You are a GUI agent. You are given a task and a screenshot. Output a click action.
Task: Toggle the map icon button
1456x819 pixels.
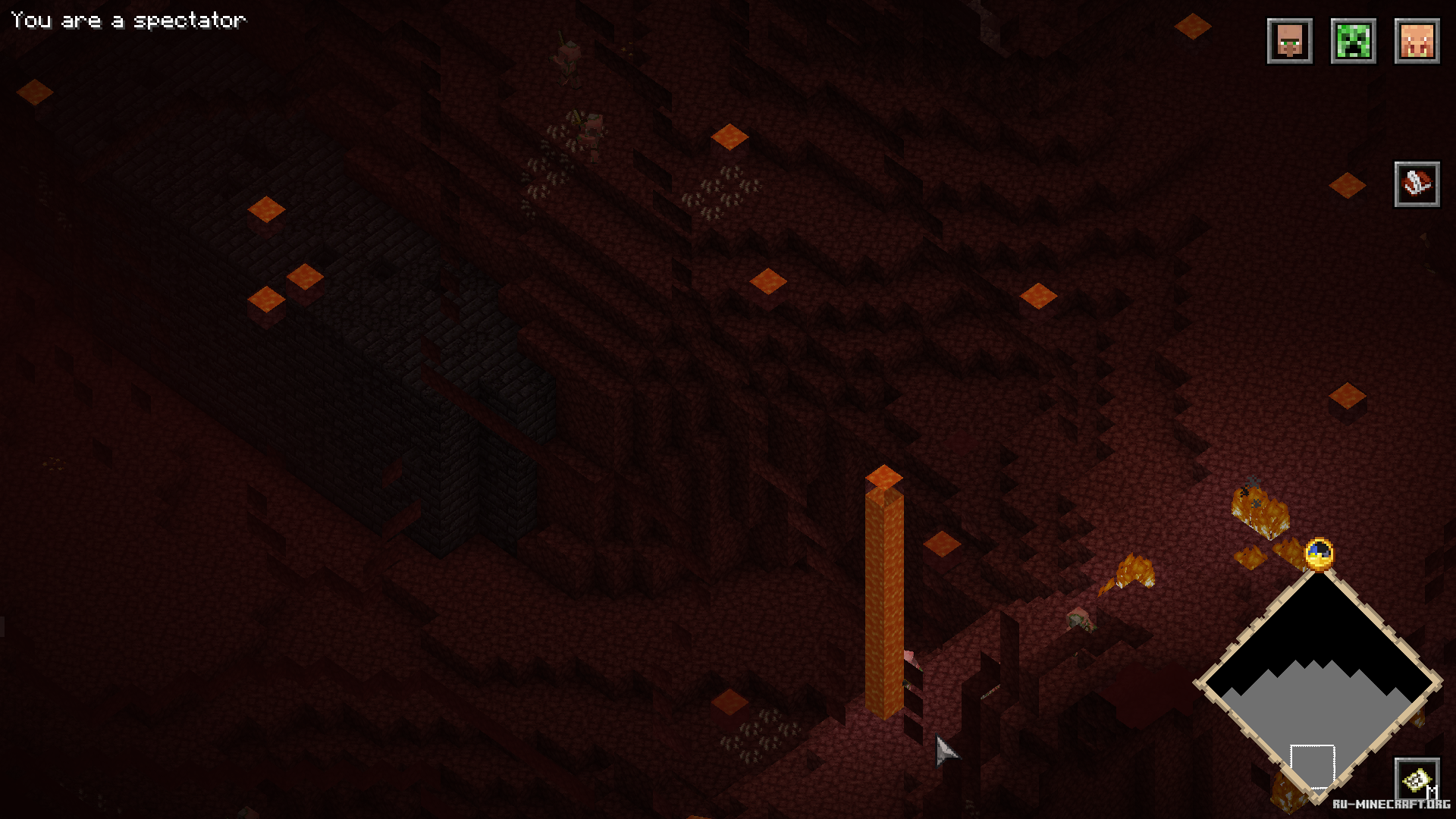coord(1415,779)
